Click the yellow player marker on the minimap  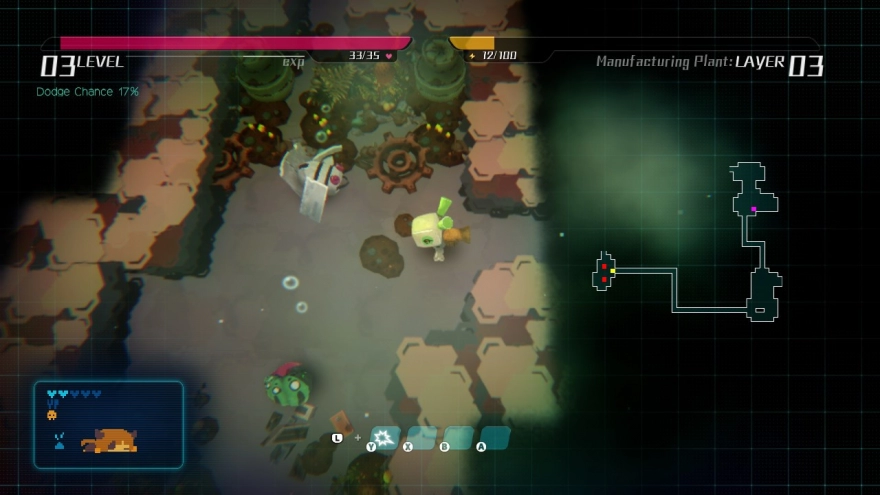[613, 271]
